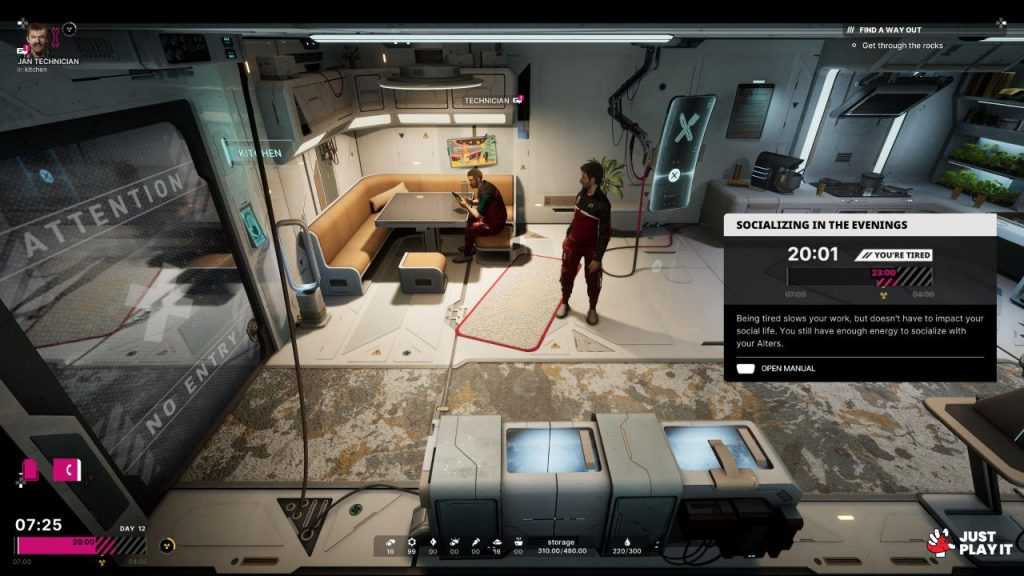Click the storage capacity panel
The width and height of the screenshot is (1024, 576).
[560, 546]
